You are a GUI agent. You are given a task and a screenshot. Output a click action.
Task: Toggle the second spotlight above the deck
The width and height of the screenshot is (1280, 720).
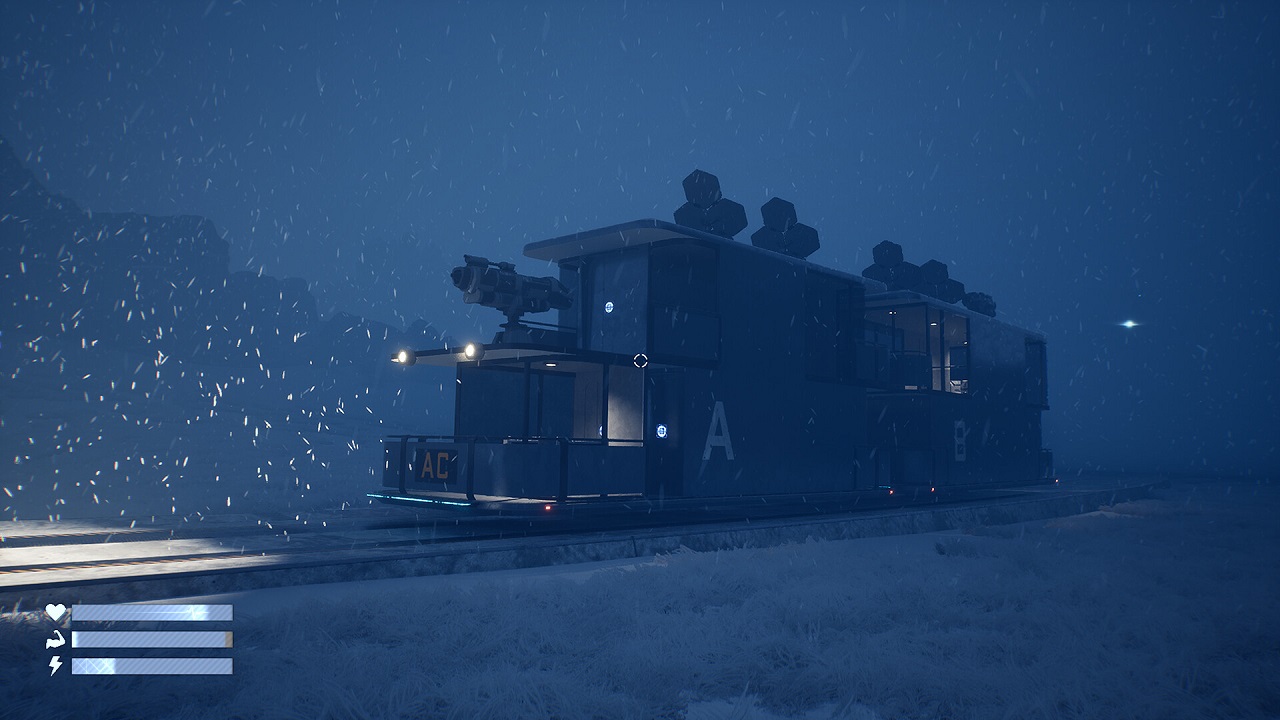470,350
